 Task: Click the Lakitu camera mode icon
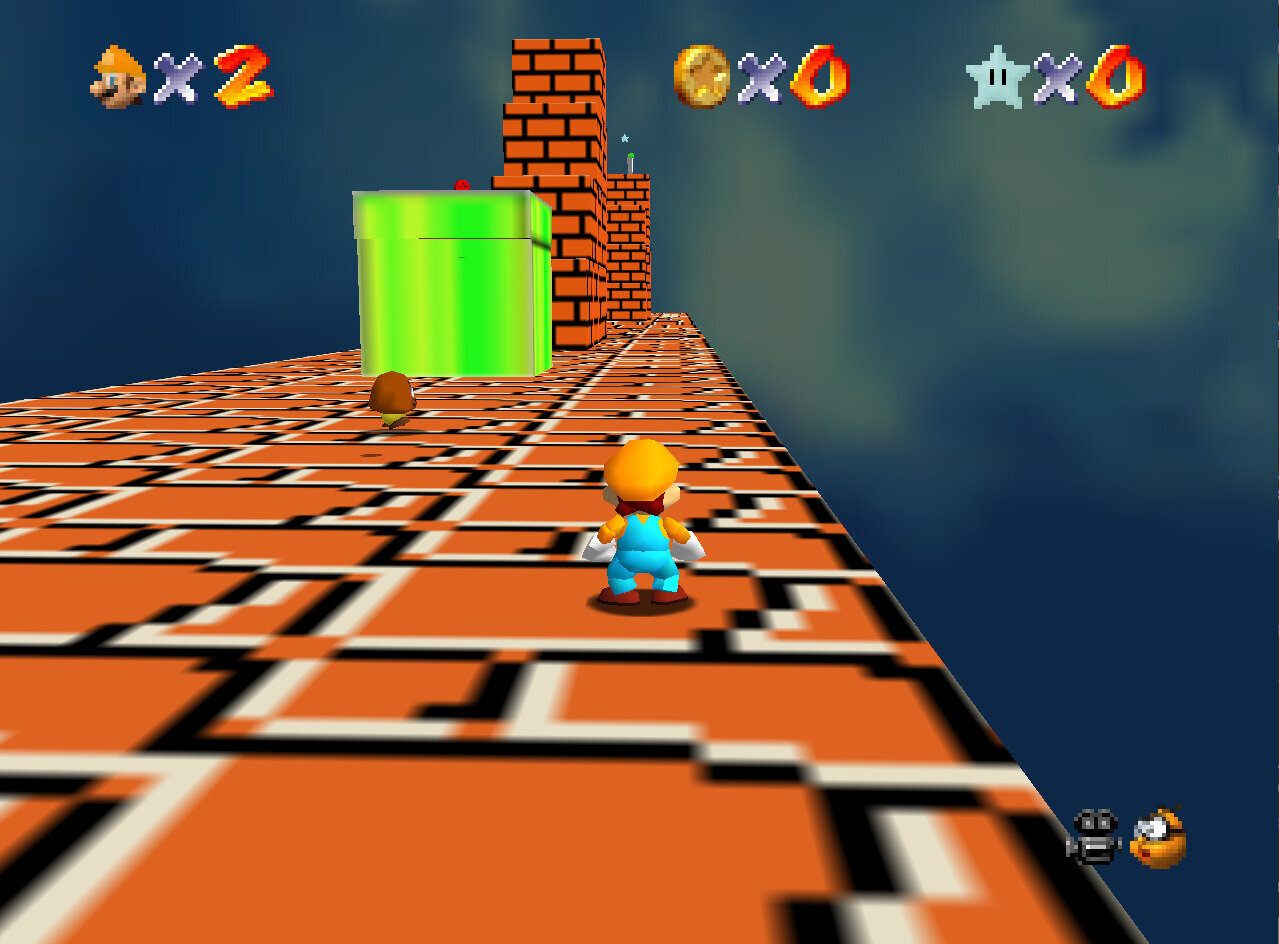[1158, 838]
